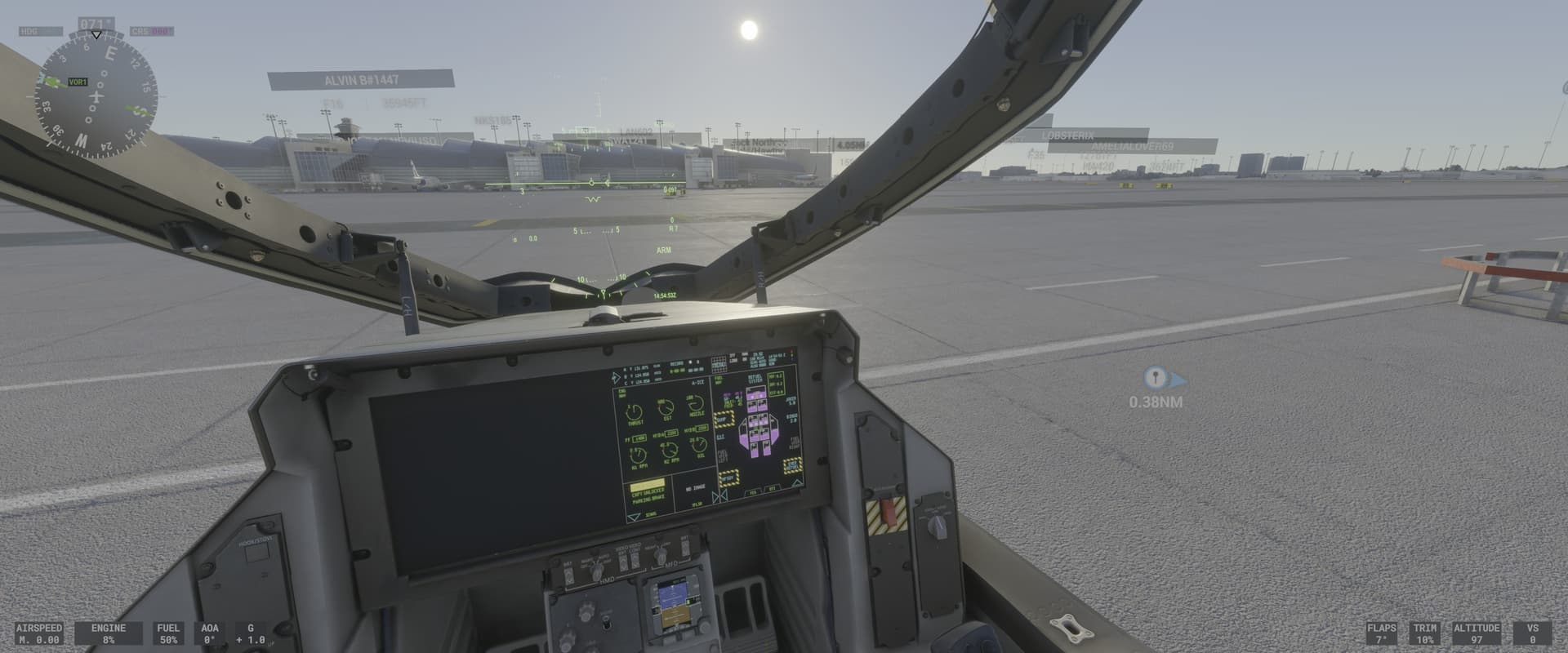This screenshot has width=1568, height=653.
Task: Click the FUEL 50% status readout
Action: [167, 635]
